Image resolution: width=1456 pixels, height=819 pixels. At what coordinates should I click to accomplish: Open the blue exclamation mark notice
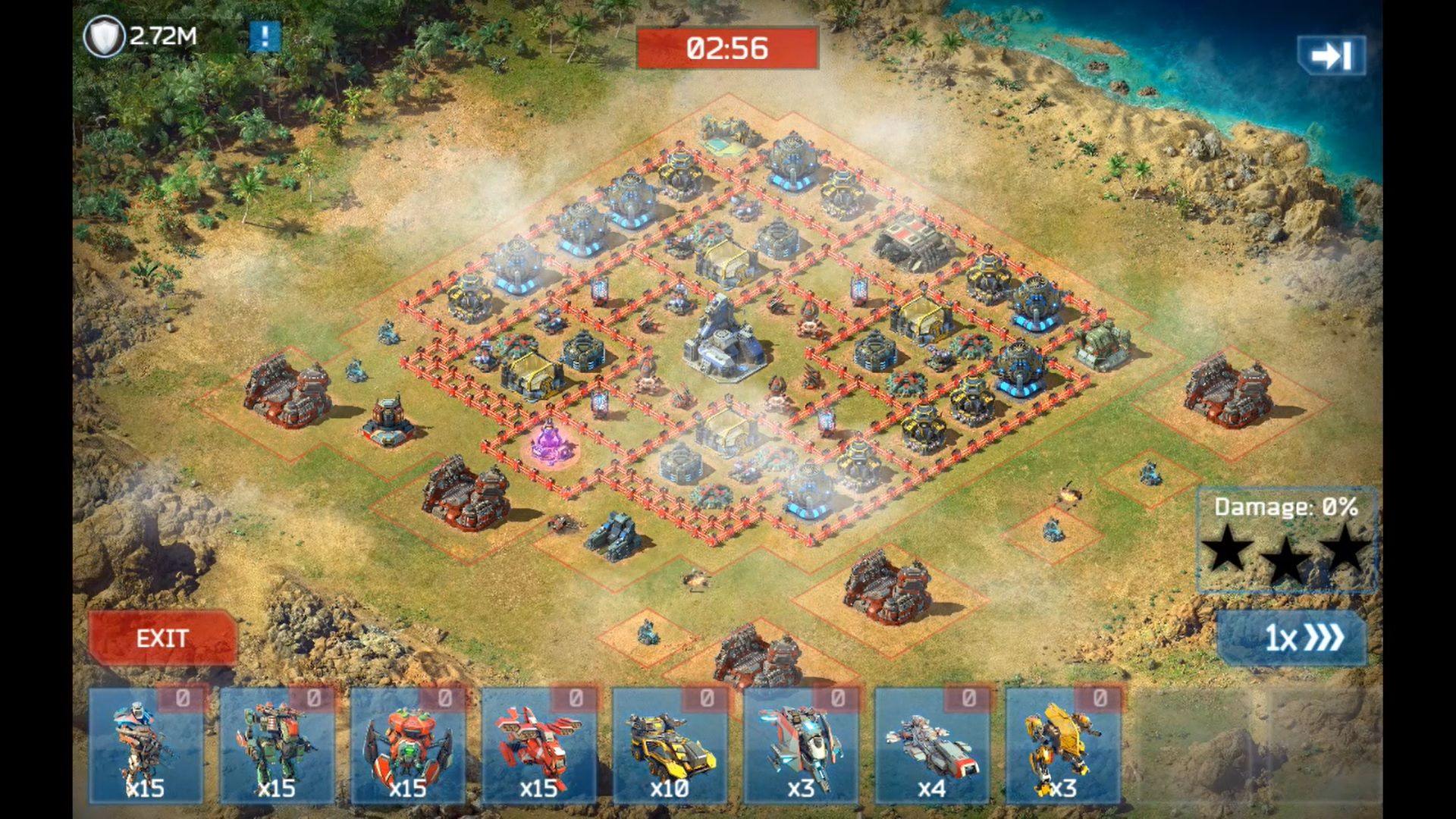(265, 36)
